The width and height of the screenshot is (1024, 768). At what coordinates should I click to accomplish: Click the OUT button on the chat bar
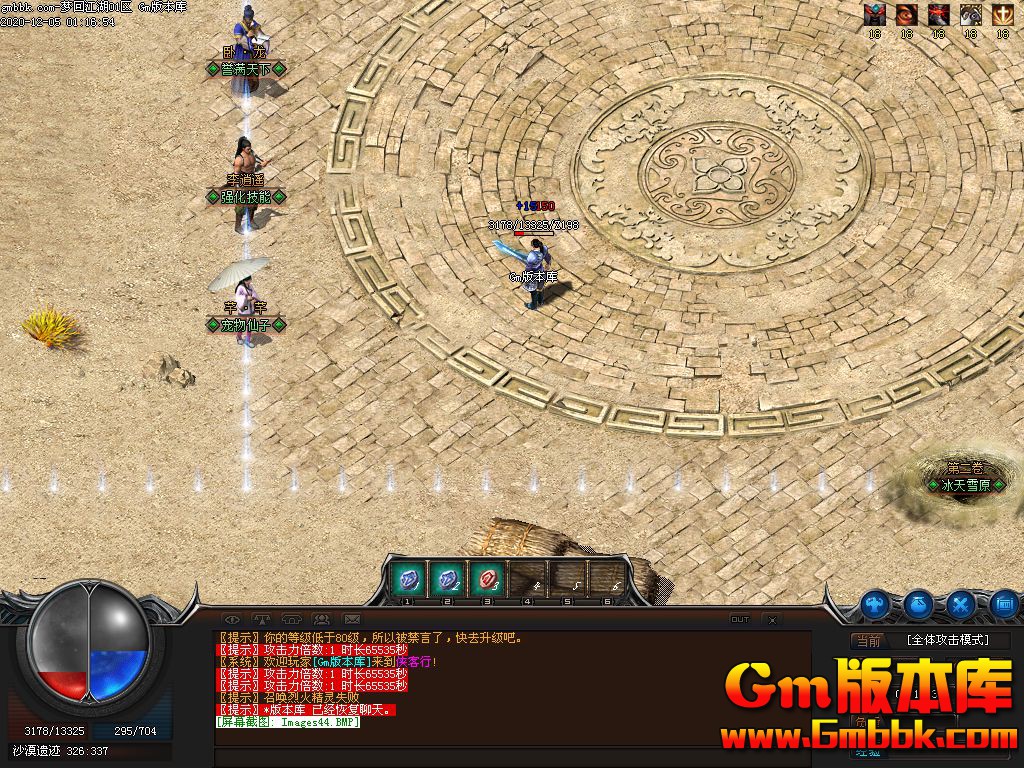coord(740,619)
